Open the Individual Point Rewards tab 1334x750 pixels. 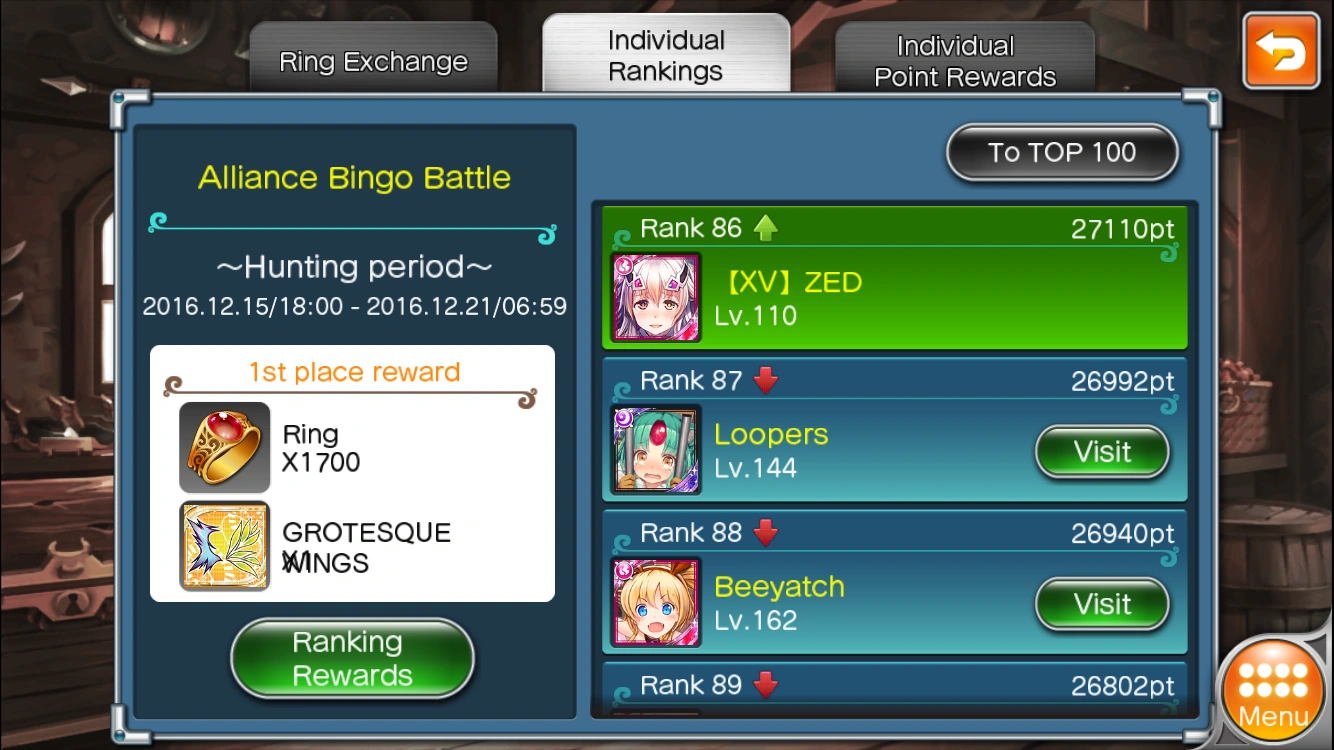[x=965, y=61]
